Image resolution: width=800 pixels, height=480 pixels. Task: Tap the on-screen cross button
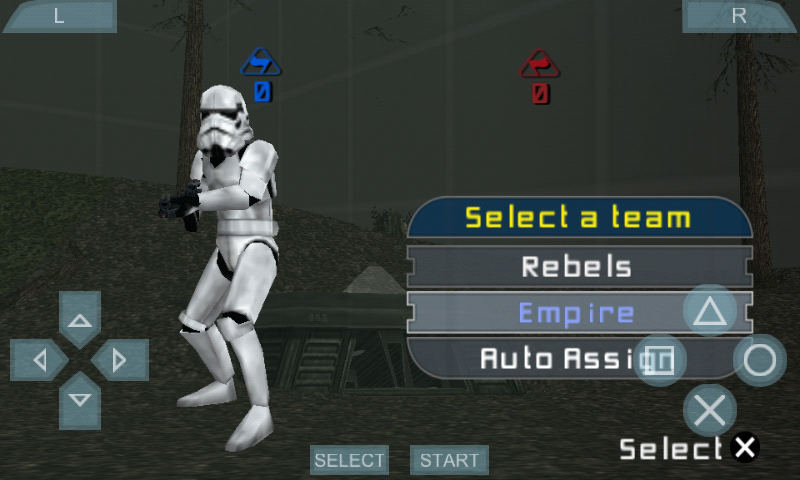[x=710, y=410]
